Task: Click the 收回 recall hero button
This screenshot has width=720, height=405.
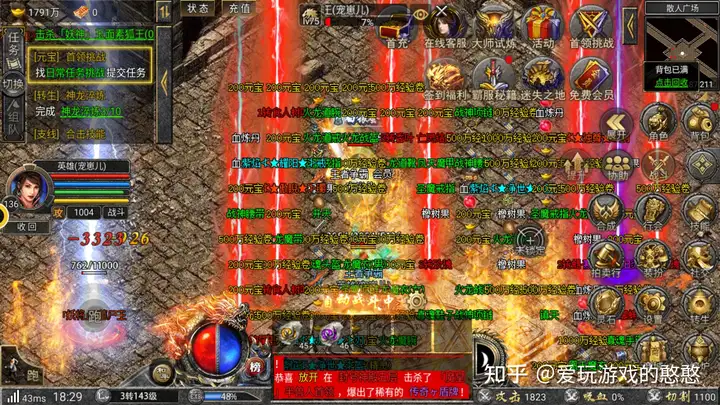Action: [27, 226]
